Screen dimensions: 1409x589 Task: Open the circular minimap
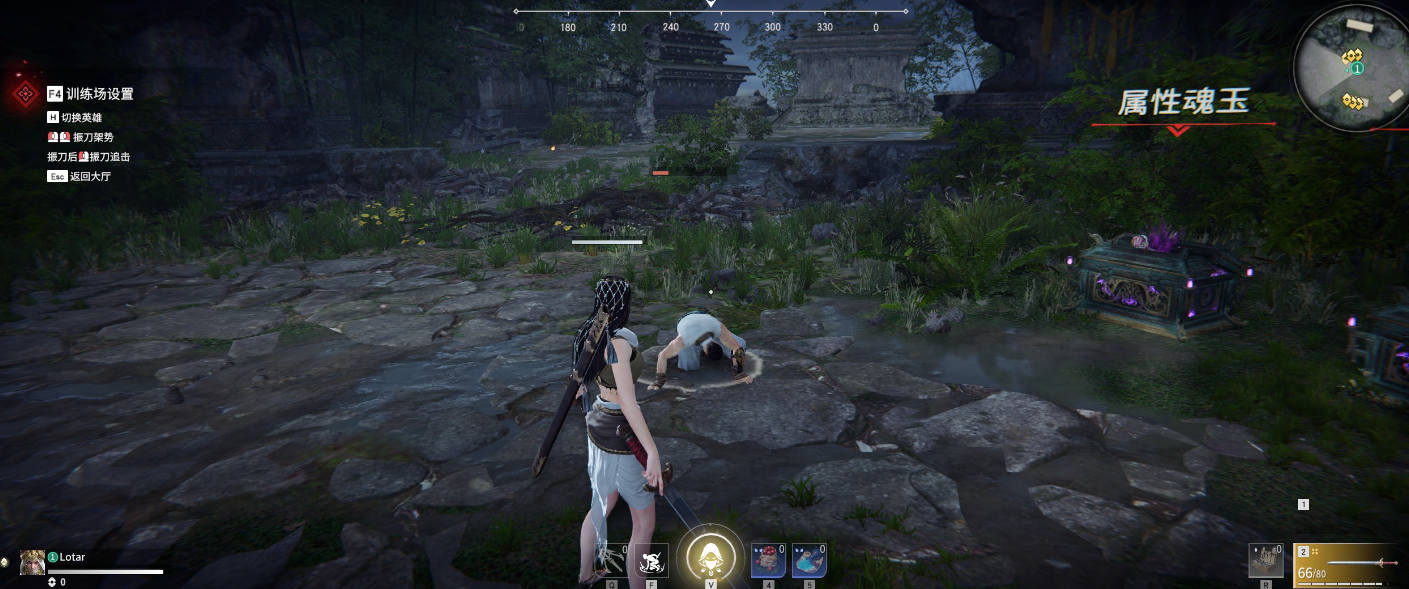[1350, 68]
